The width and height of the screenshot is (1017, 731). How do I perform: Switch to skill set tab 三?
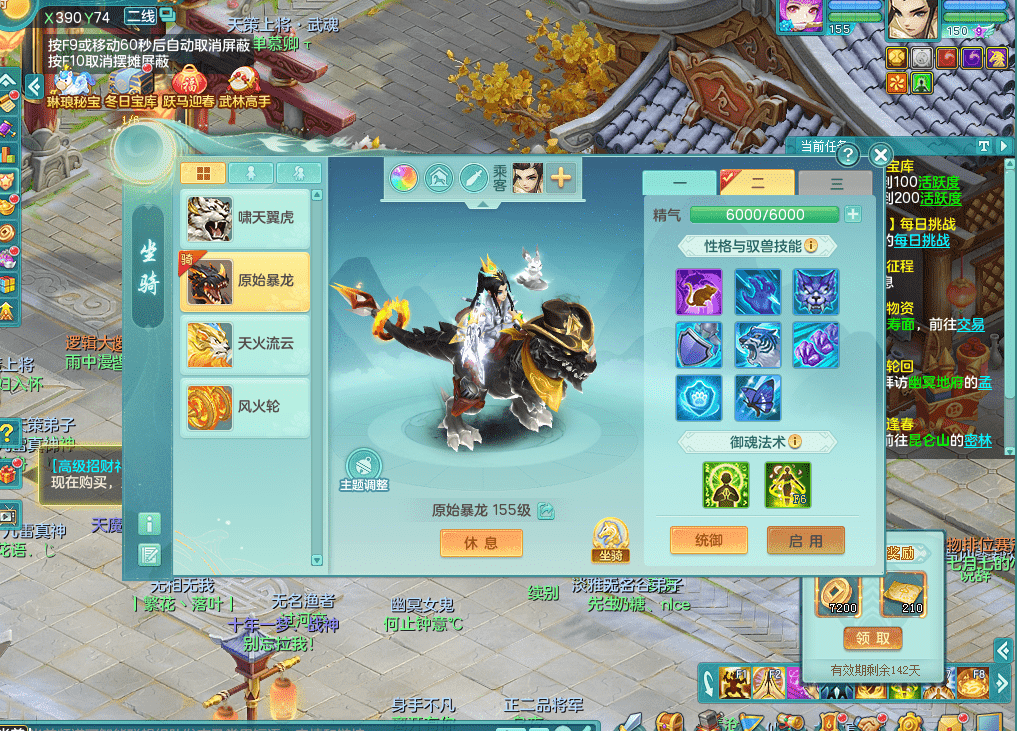pyautogui.click(x=836, y=184)
